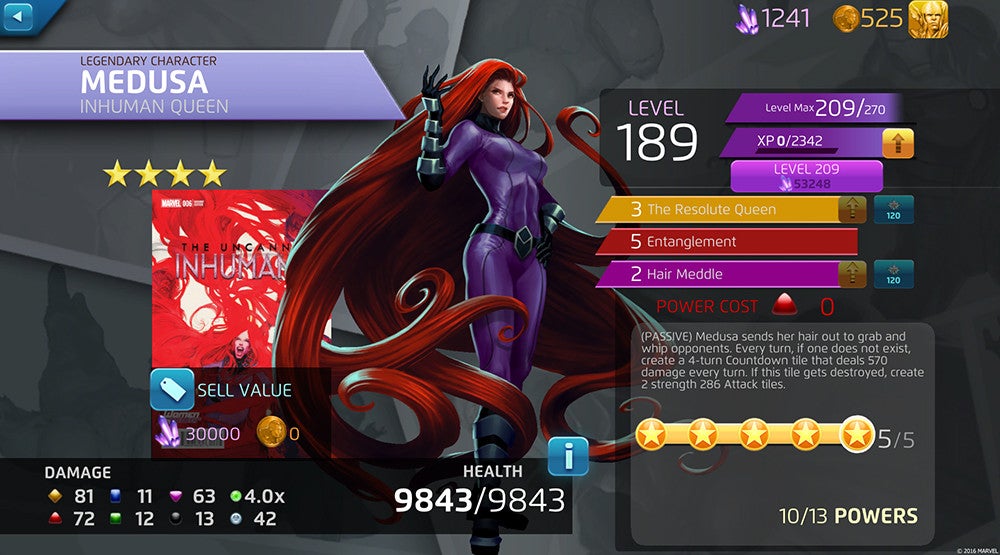Upgrade Hair Meddle with its arrow
This screenshot has height=555, width=1000.
pyautogui.click(x=852, y=274)
